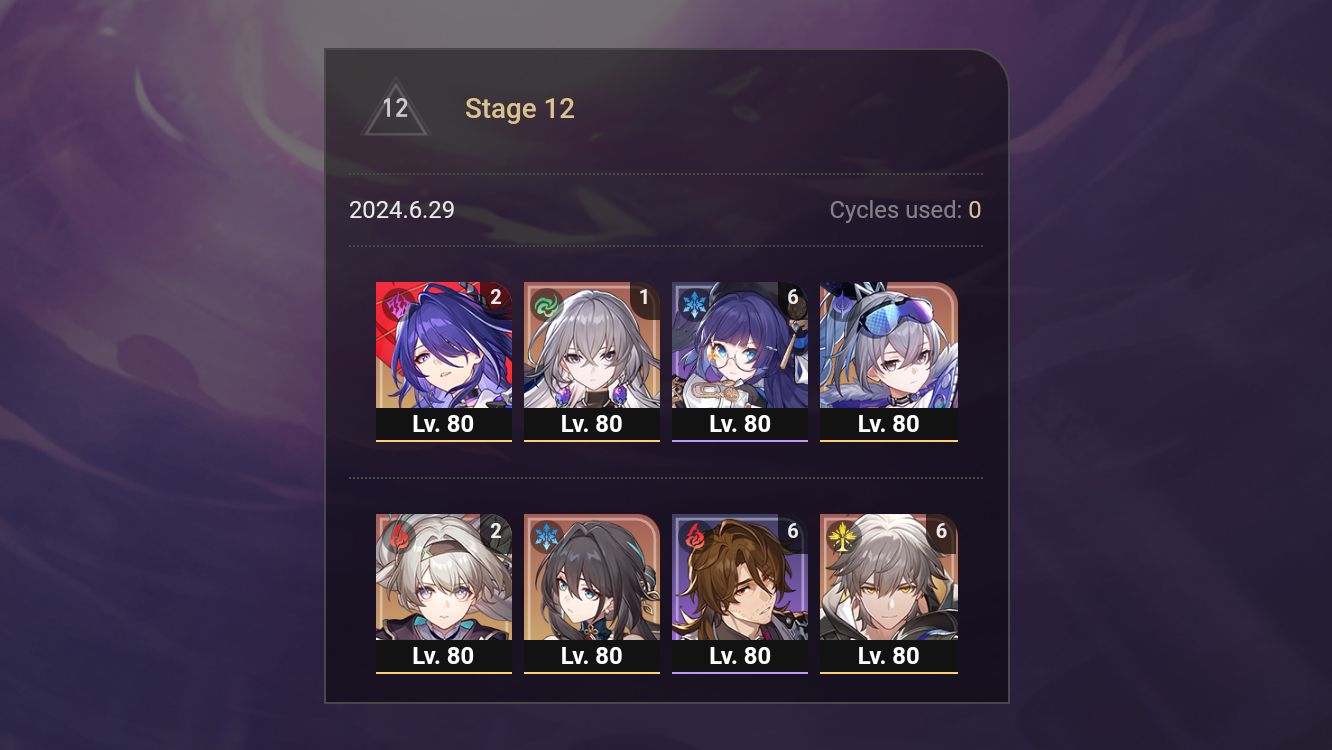Viewport: 1332px width, 750px height.
Task: Click the Stage 12 triangle badge
Action: (395, 108)
